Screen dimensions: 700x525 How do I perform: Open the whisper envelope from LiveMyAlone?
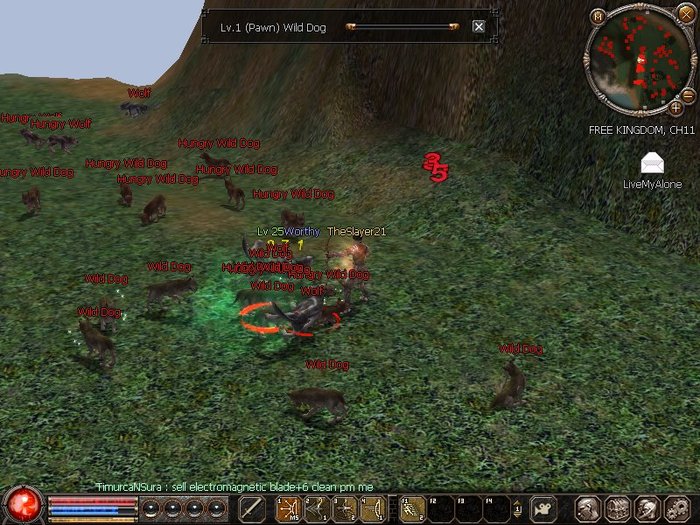tap(652, 163)
